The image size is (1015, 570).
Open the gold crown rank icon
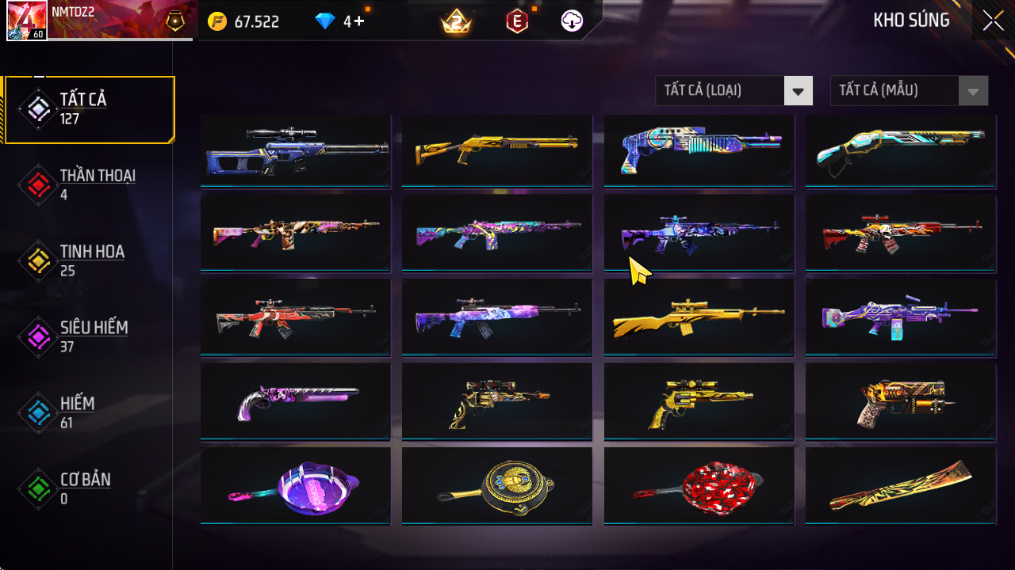(456, 21)
